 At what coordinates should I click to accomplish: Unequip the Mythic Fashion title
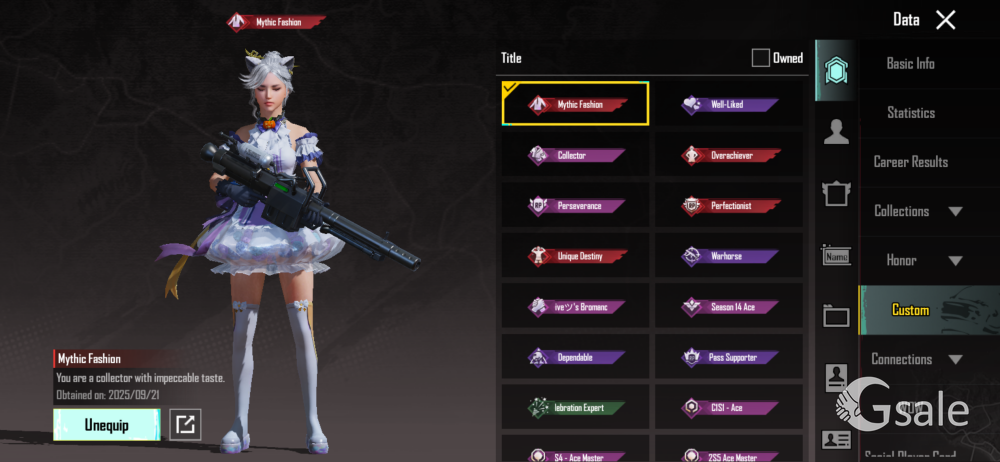(106, 424)
